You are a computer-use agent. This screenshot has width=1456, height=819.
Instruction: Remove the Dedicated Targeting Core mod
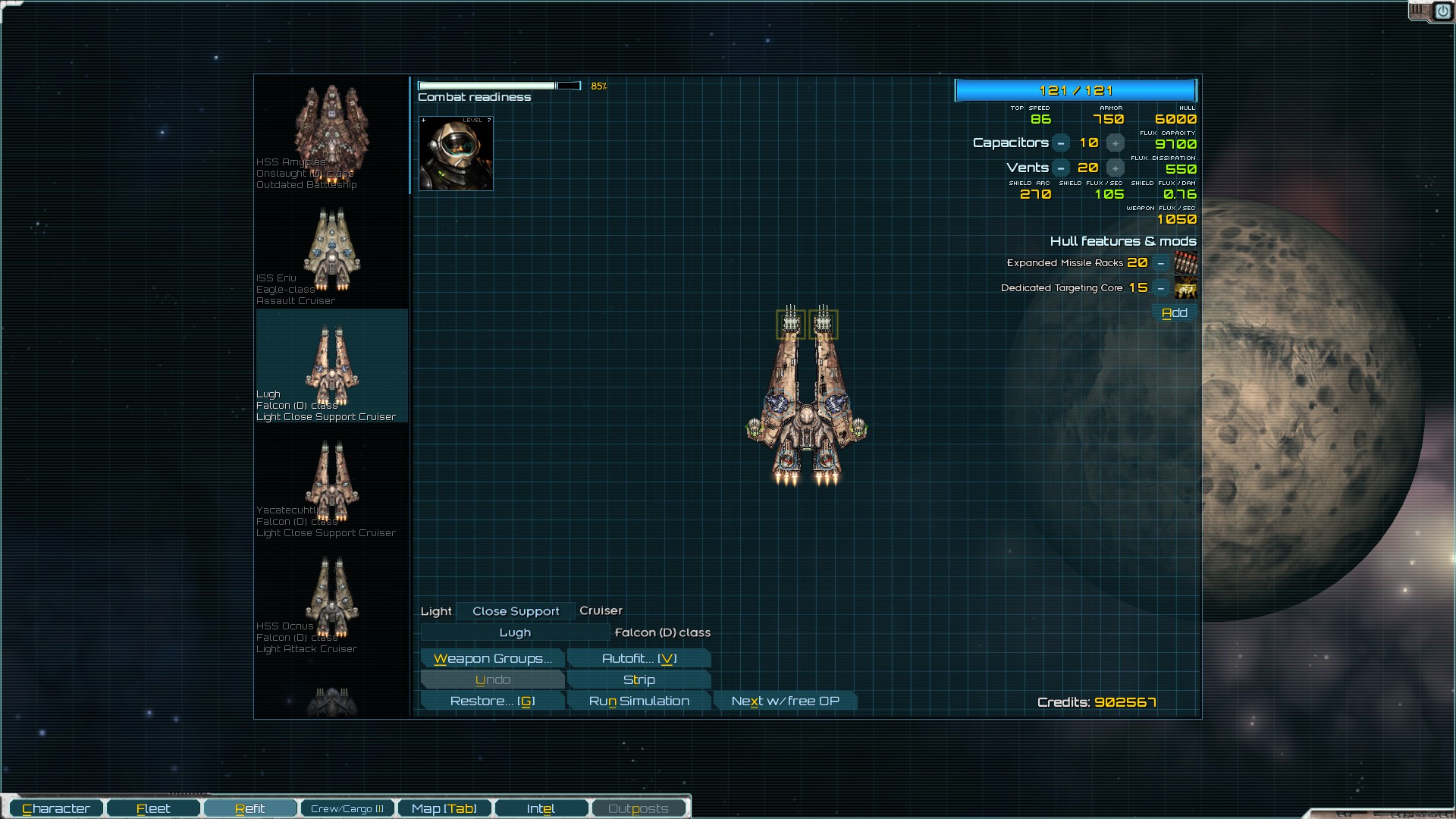tap(1160, 288)
